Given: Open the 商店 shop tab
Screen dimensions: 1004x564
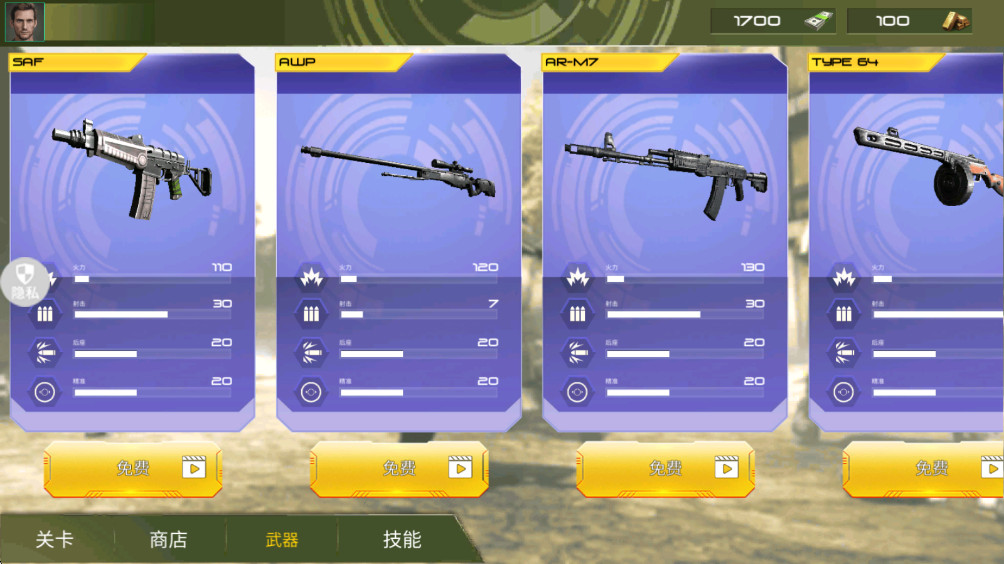Looking at the screenshot, I should (x=168, y=540).
